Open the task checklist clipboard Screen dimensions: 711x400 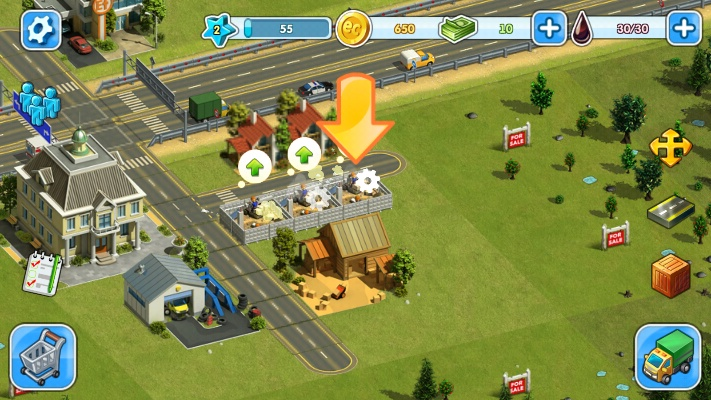[x=40, y=271]
